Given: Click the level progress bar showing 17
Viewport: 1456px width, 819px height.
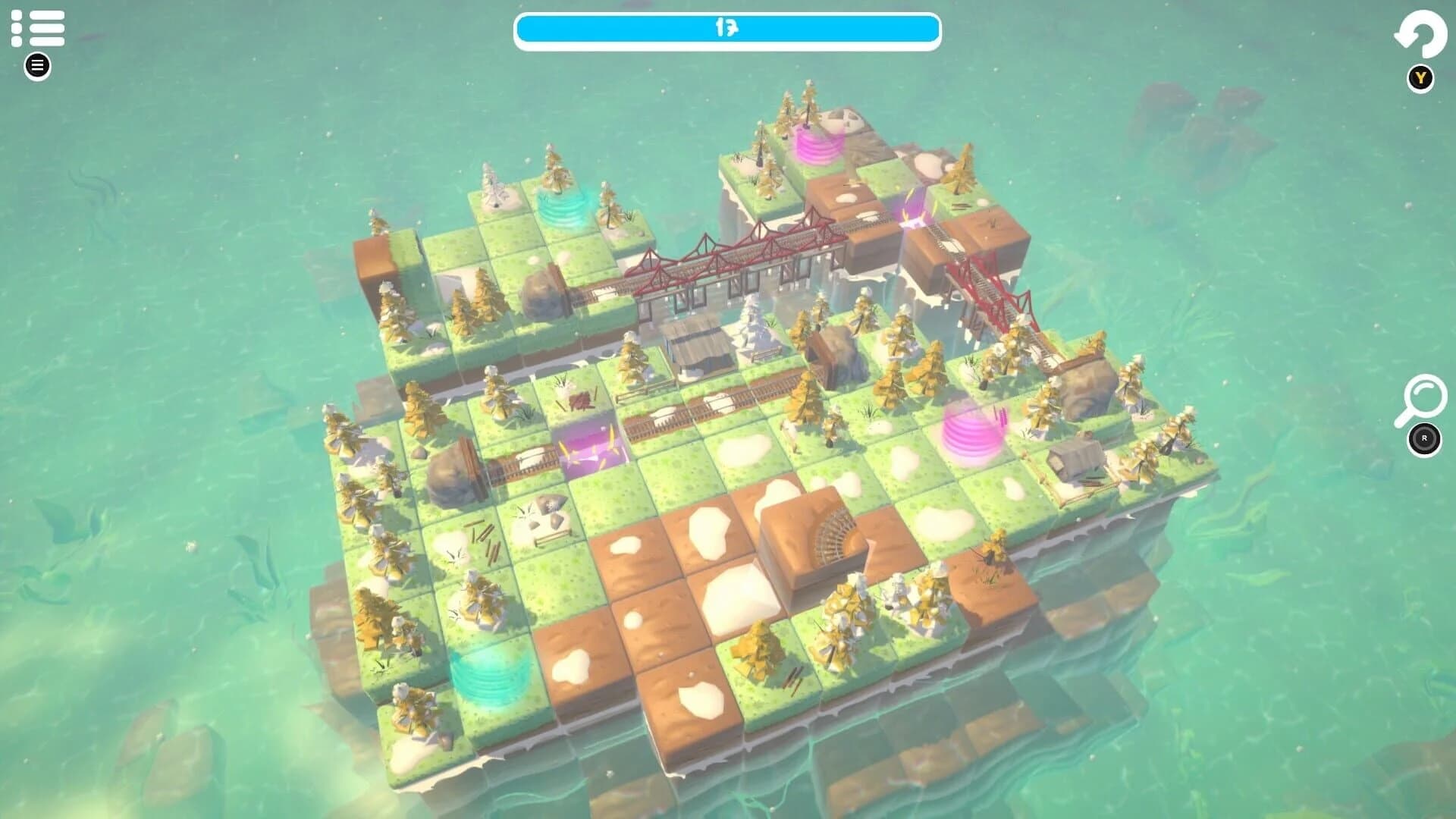Looking at the screenshot, I should [726, 28].
